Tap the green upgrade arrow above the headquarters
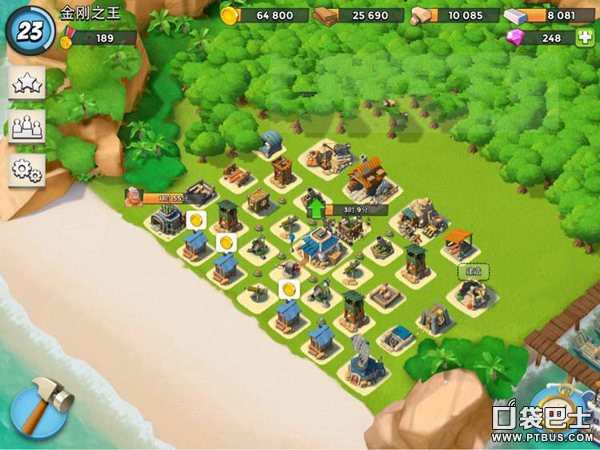 click(318, 210)
